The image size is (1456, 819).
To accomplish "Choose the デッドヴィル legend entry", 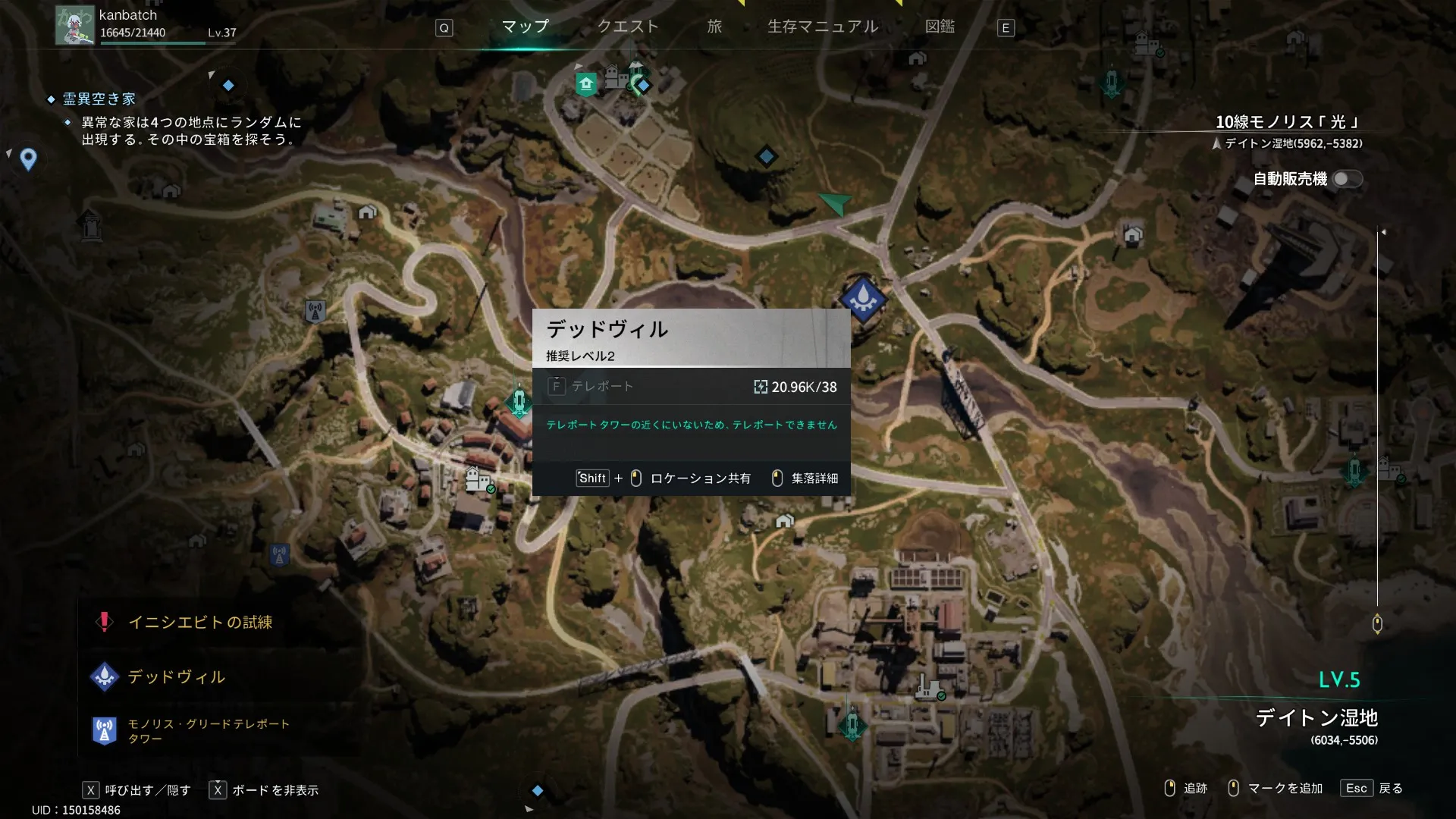I will 176,677.
